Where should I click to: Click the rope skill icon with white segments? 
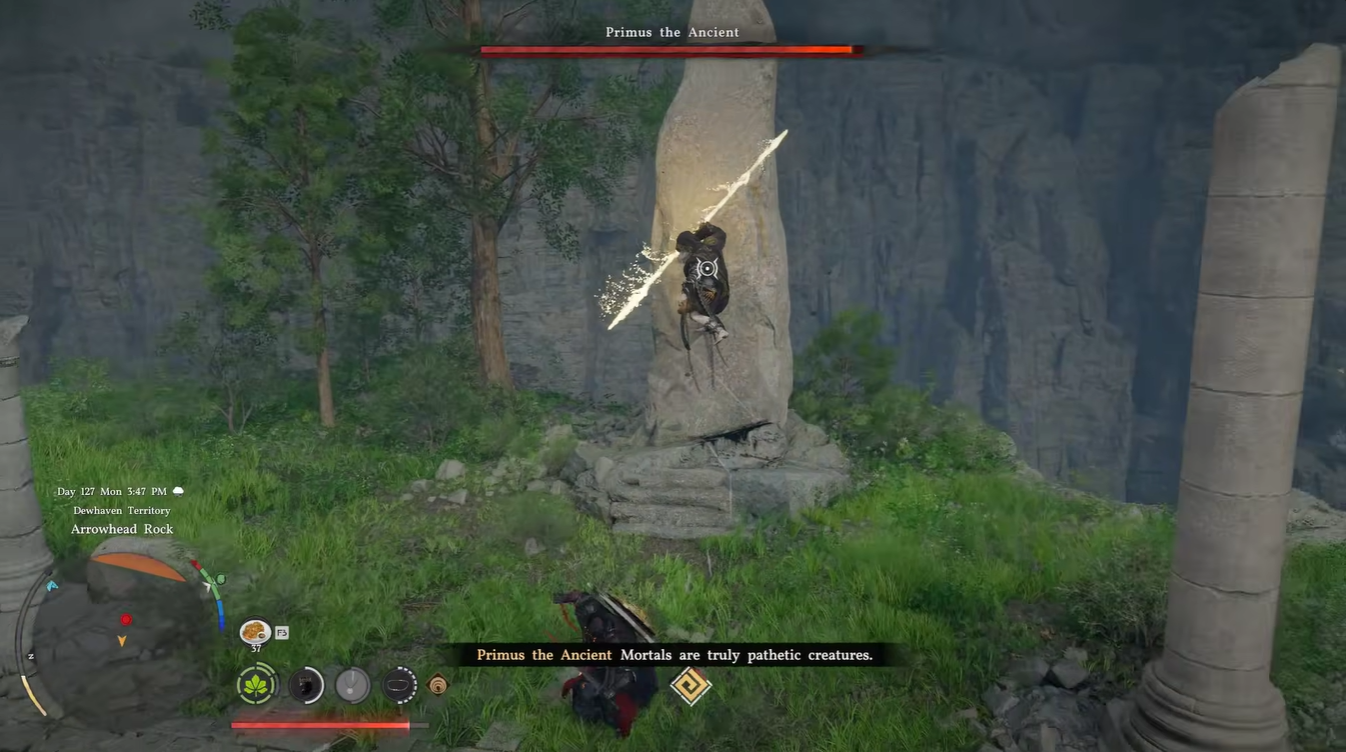pos(399,685)
